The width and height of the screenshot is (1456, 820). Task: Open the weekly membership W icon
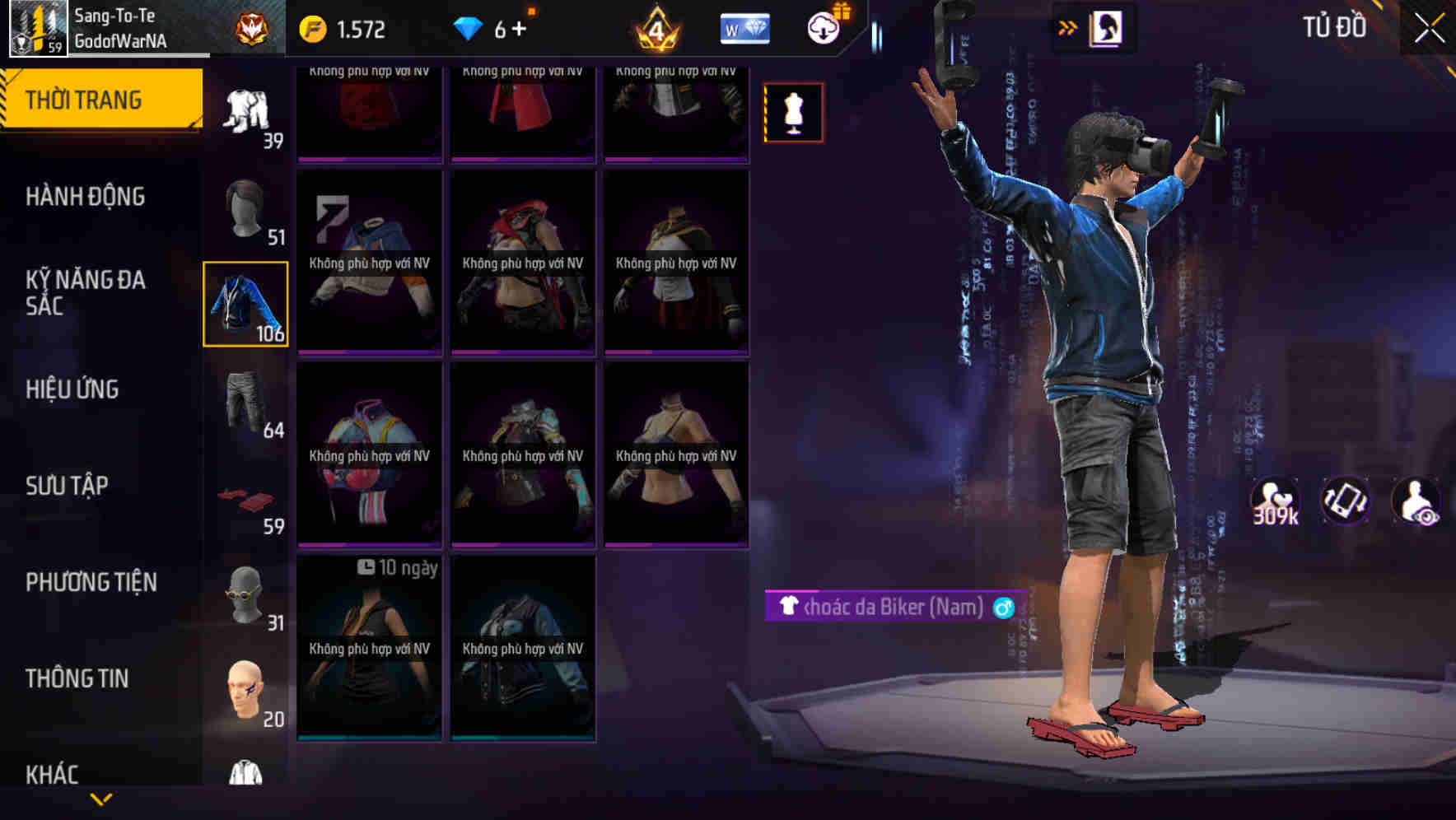(744, 27)
